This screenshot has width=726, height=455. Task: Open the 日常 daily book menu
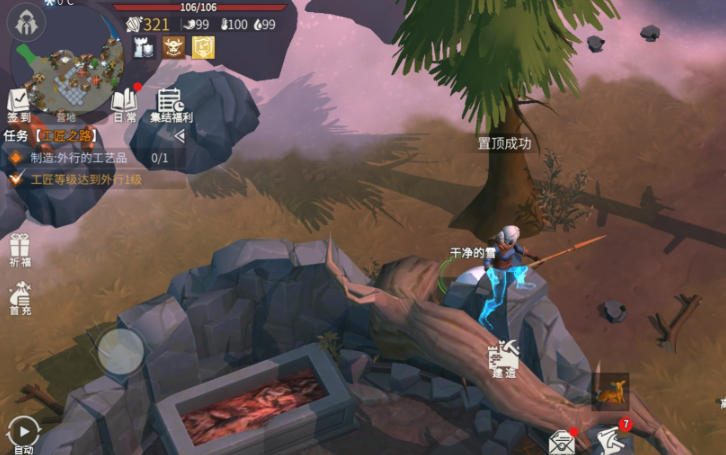click(x=124, y=104)
